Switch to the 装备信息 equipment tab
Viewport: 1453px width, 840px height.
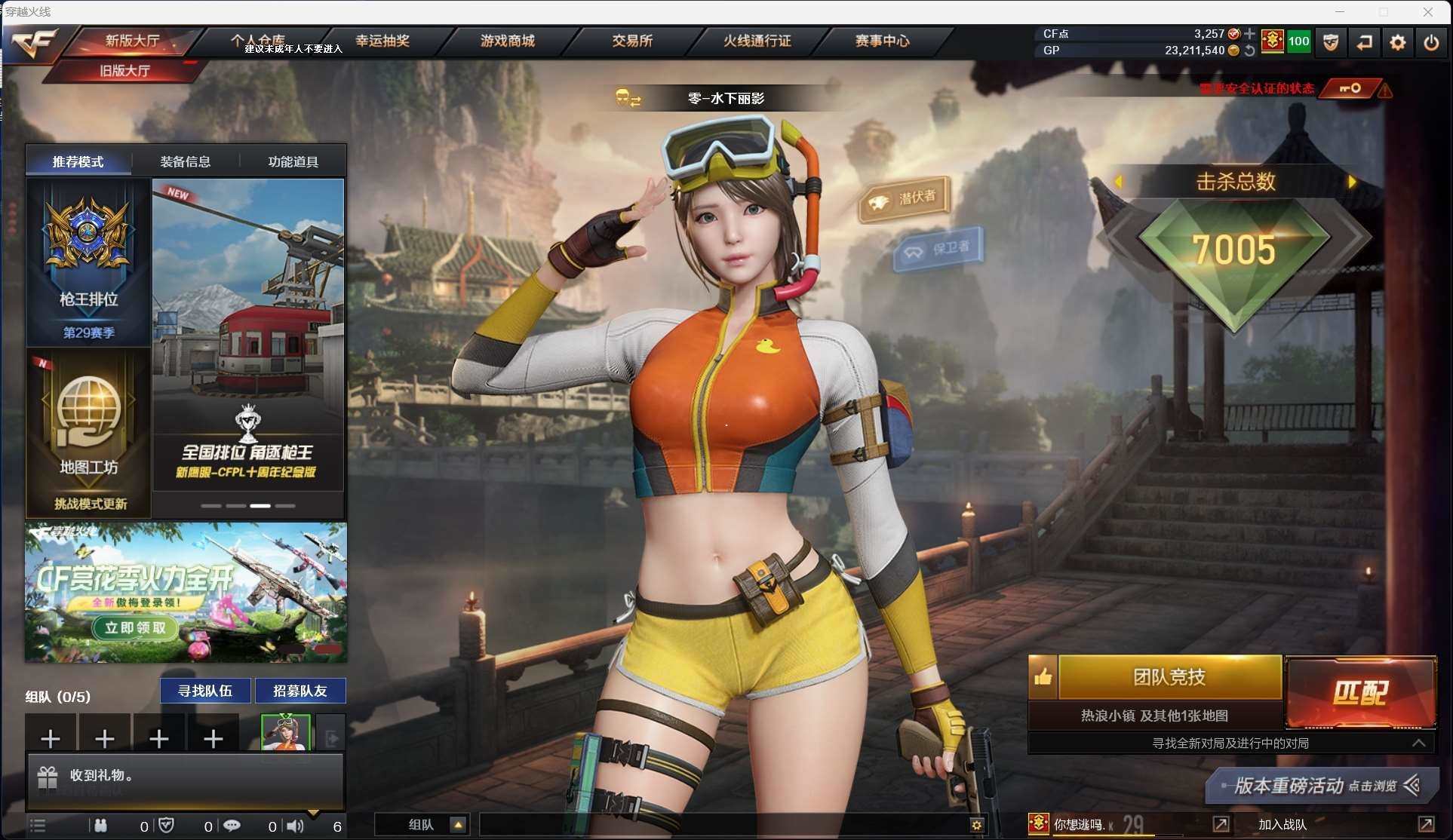(x=186, y=161)
